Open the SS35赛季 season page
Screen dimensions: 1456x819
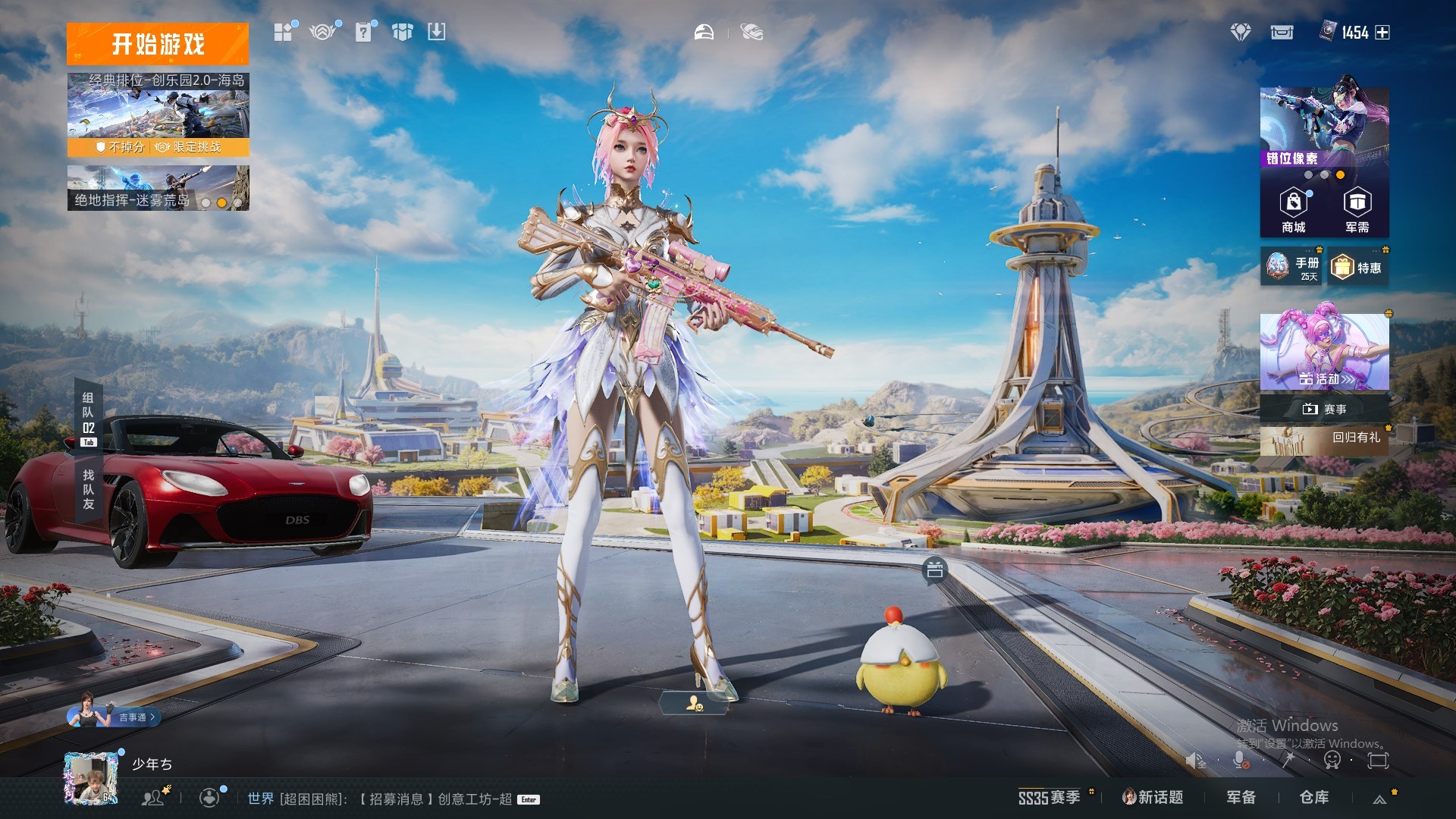(1050, 798)
